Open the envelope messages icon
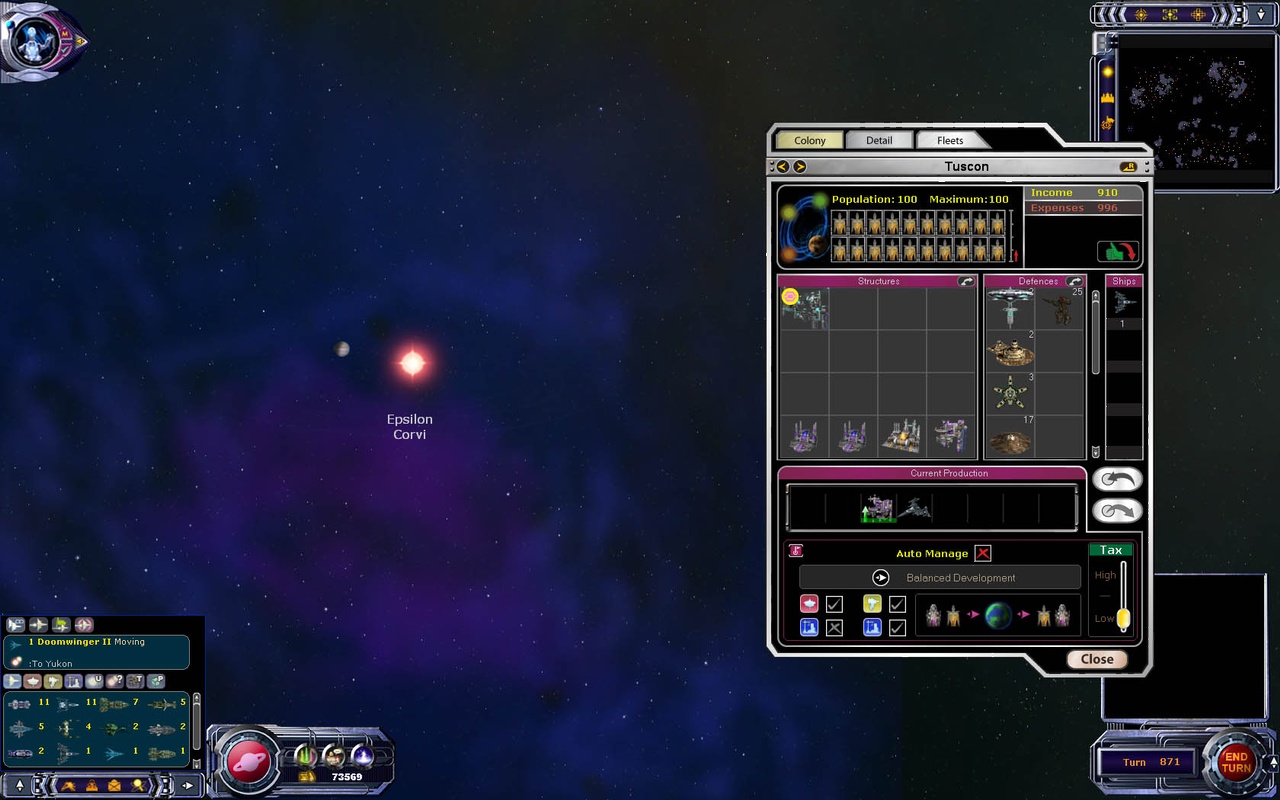Screen dimensions: 1280x800 [114, 785]
